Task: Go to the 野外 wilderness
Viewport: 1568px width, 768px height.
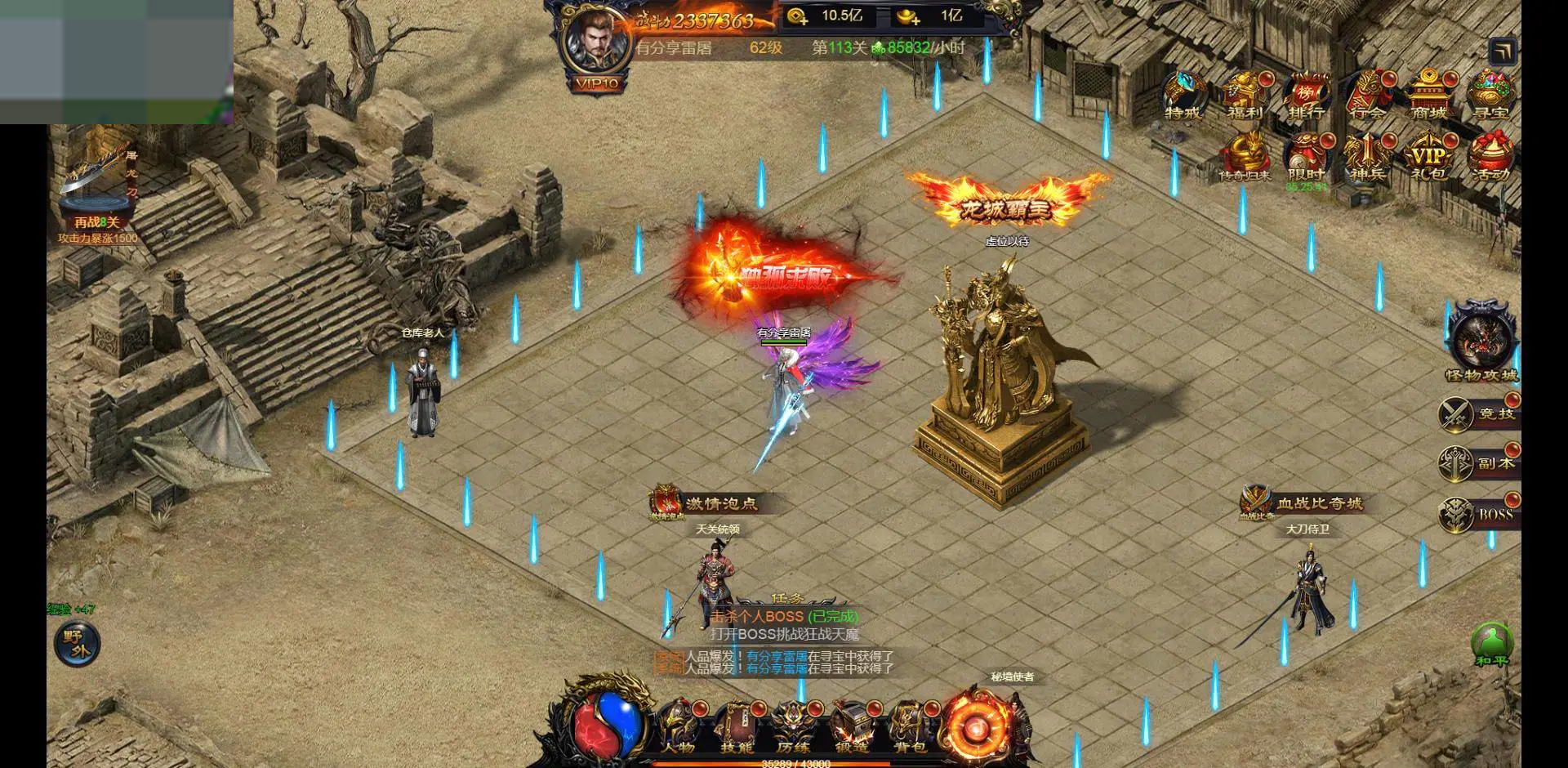Action: point(78,644)
